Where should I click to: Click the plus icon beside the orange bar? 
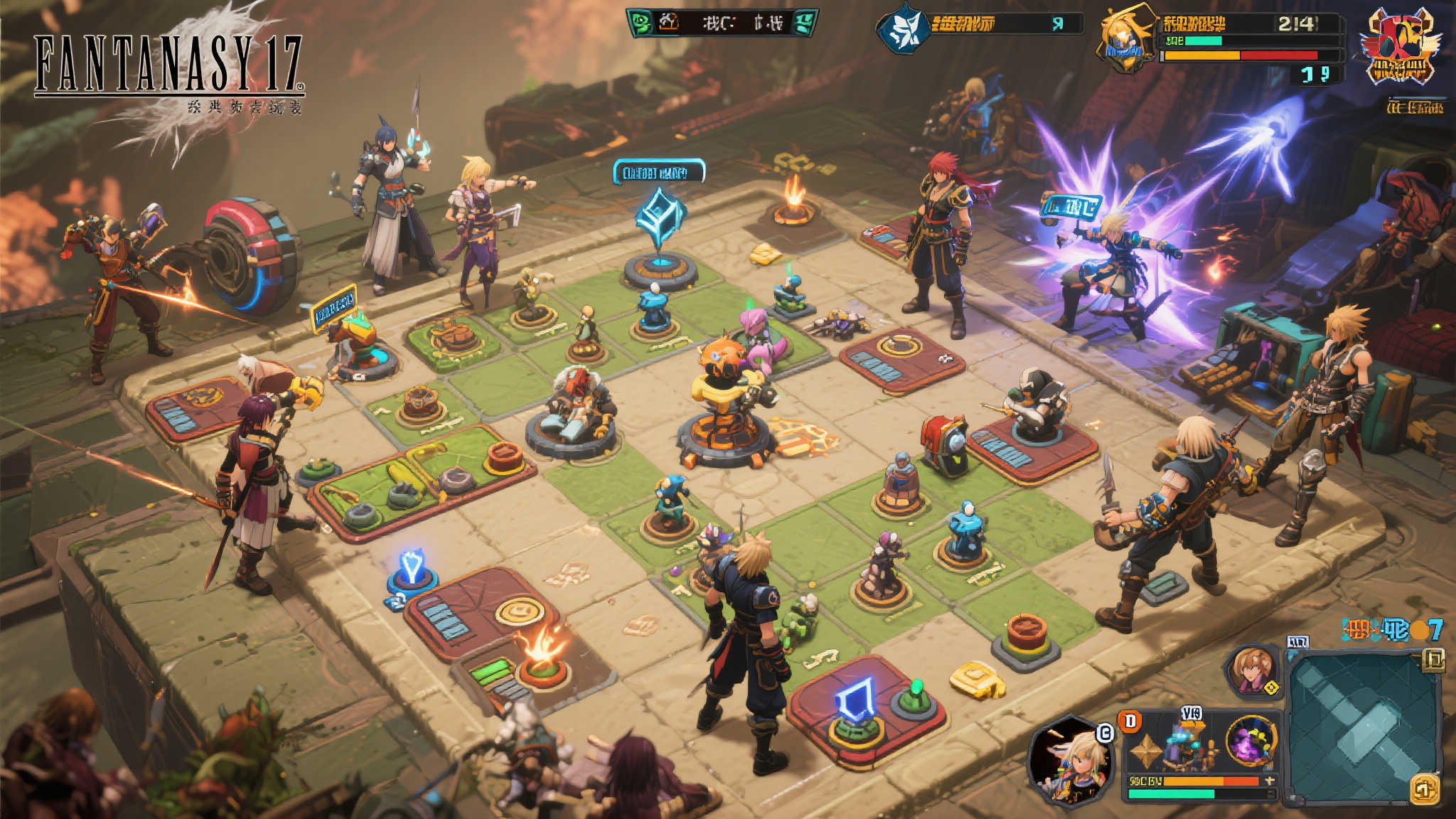(1271, 781)
